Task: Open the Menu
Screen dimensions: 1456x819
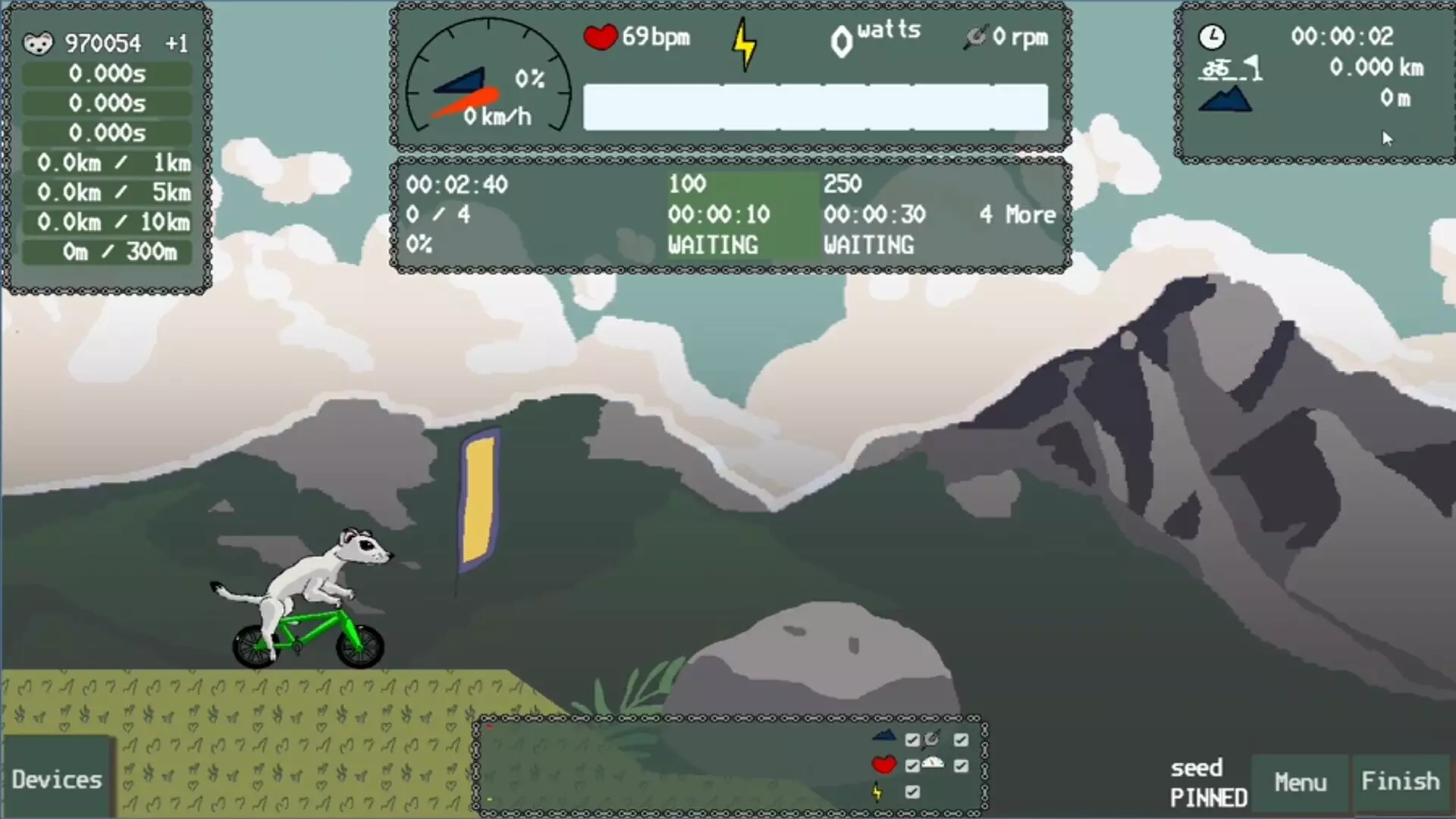Action: (1301, 781)
